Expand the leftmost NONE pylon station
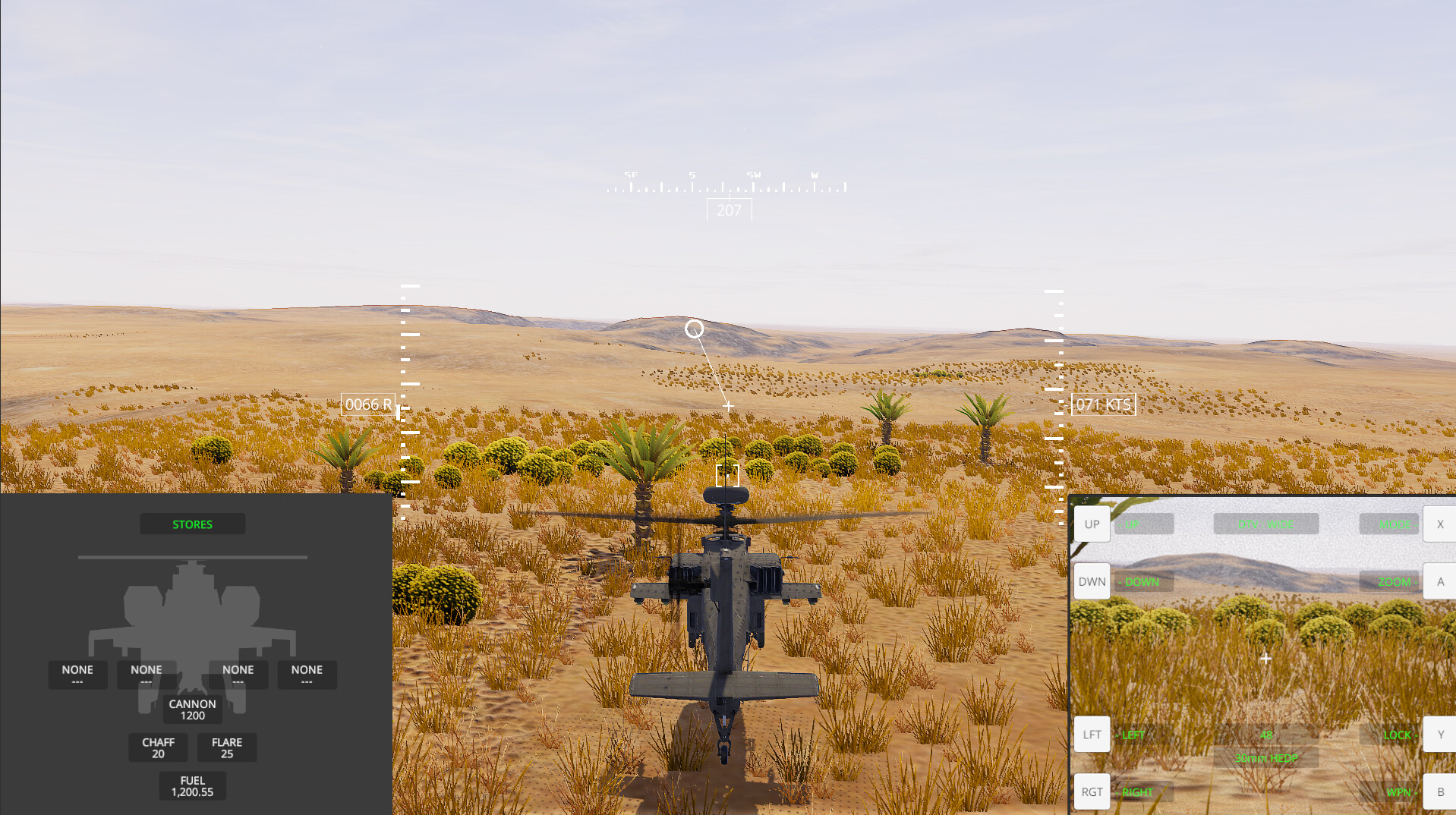The width and height of the screenshot is (1456, 815). pyautogui.click(x=77, y=674)
